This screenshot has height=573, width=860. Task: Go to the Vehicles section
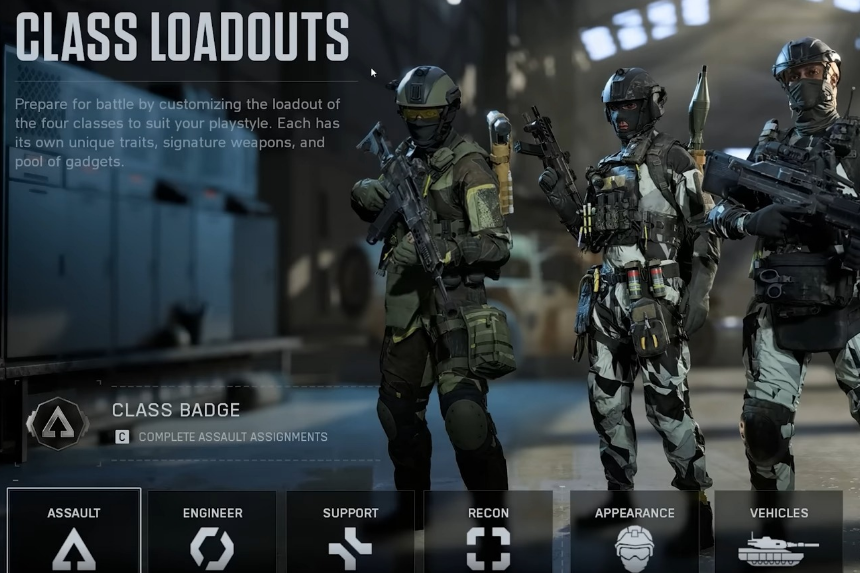pos(779,532)
